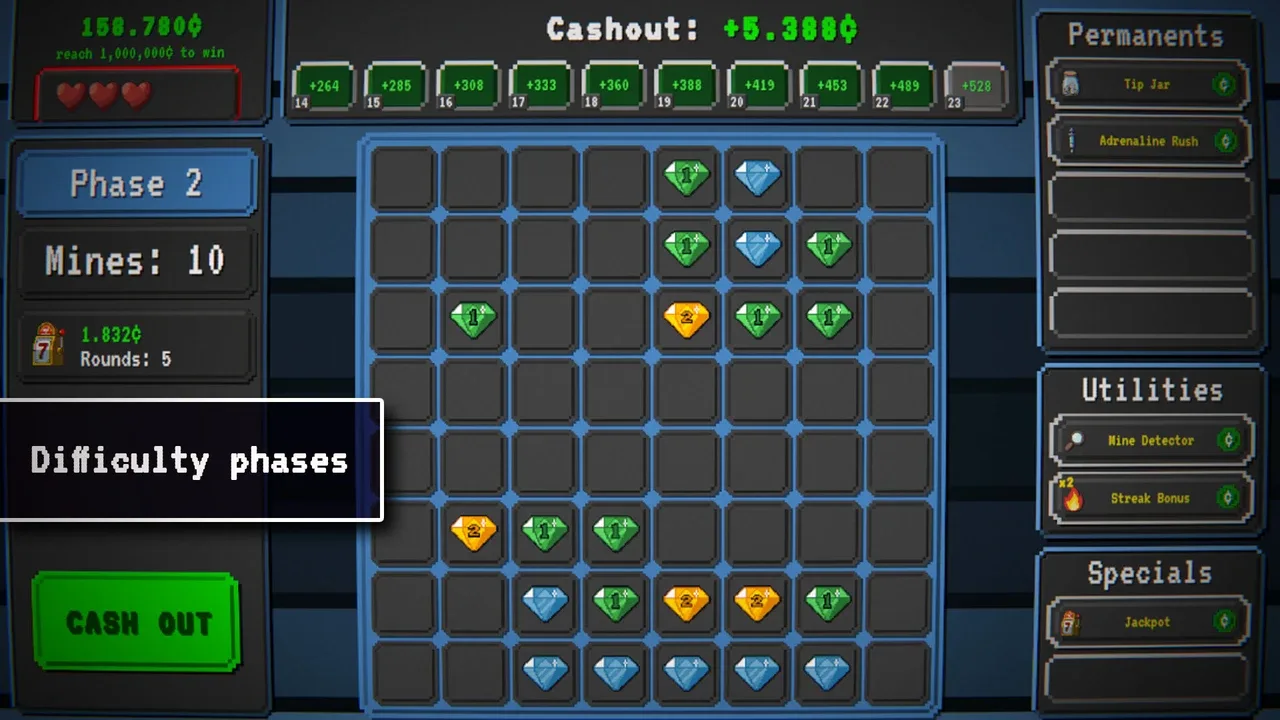The image size is (1280, 720).
Task: Select the +453 cashout step tile
Action: click(x=831, y=86)
